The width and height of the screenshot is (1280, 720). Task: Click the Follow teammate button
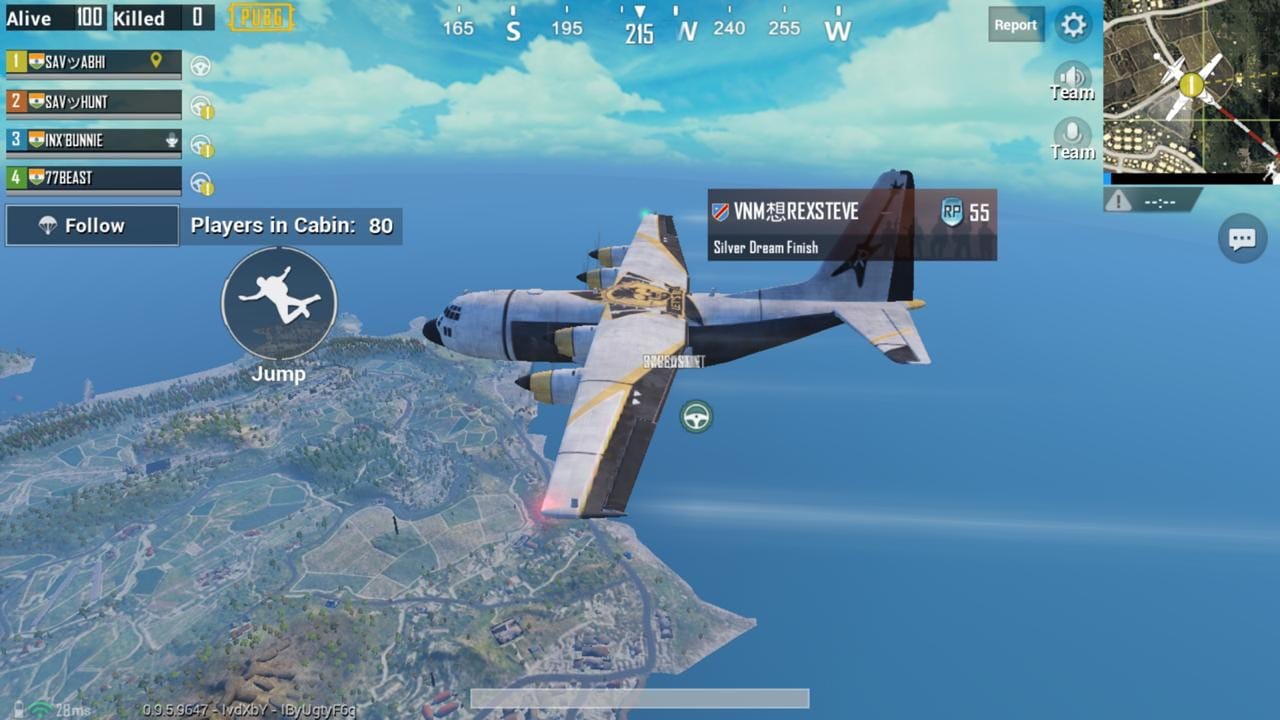coord(92,226)
